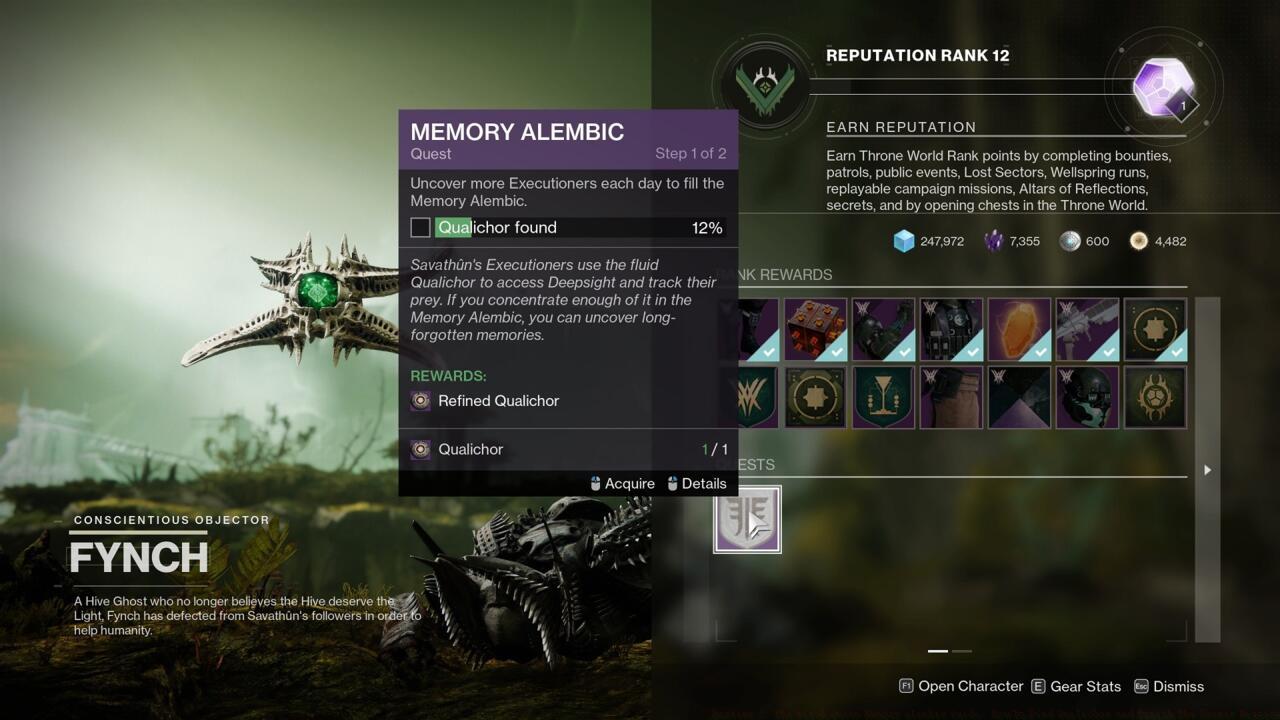Select the red grenade launcher rank reward
This screenshot has width=1280, height=720.
point(815,330)
